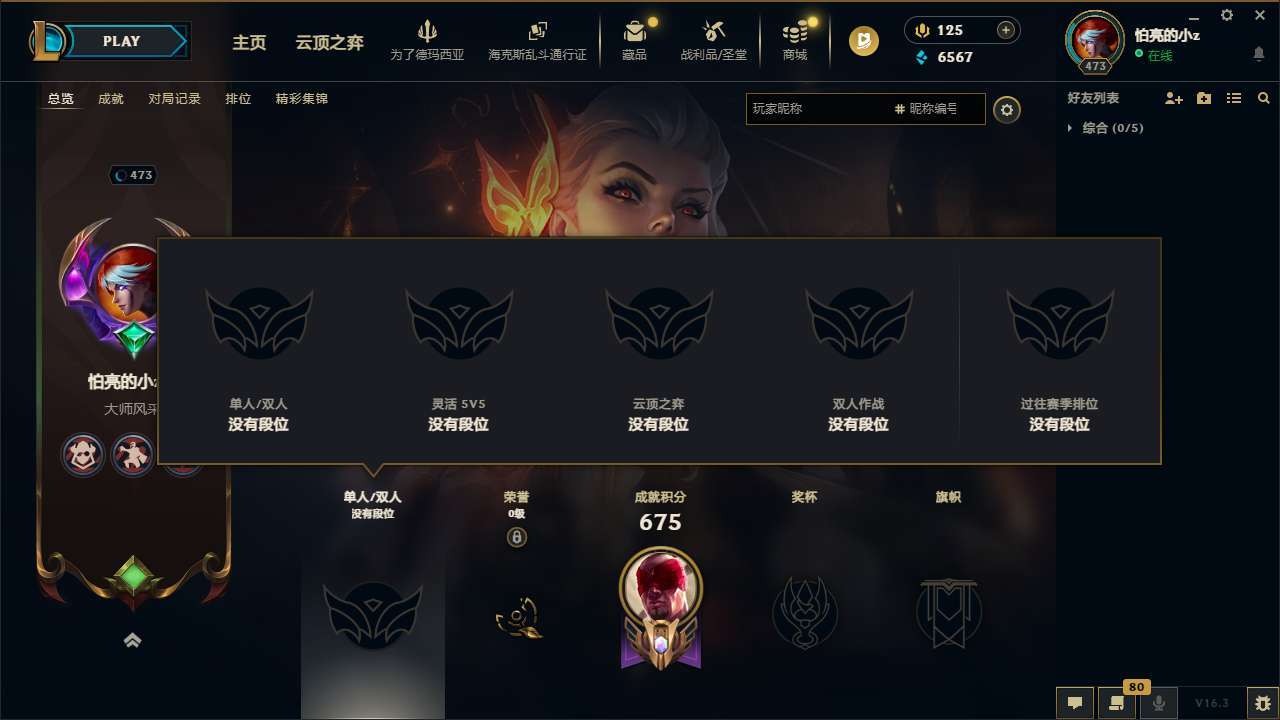Image resolution: width=1280 pixels, height=720 pixels.
Task: Create a friend group with the folder-plus icon
Action: point(1203,98)
